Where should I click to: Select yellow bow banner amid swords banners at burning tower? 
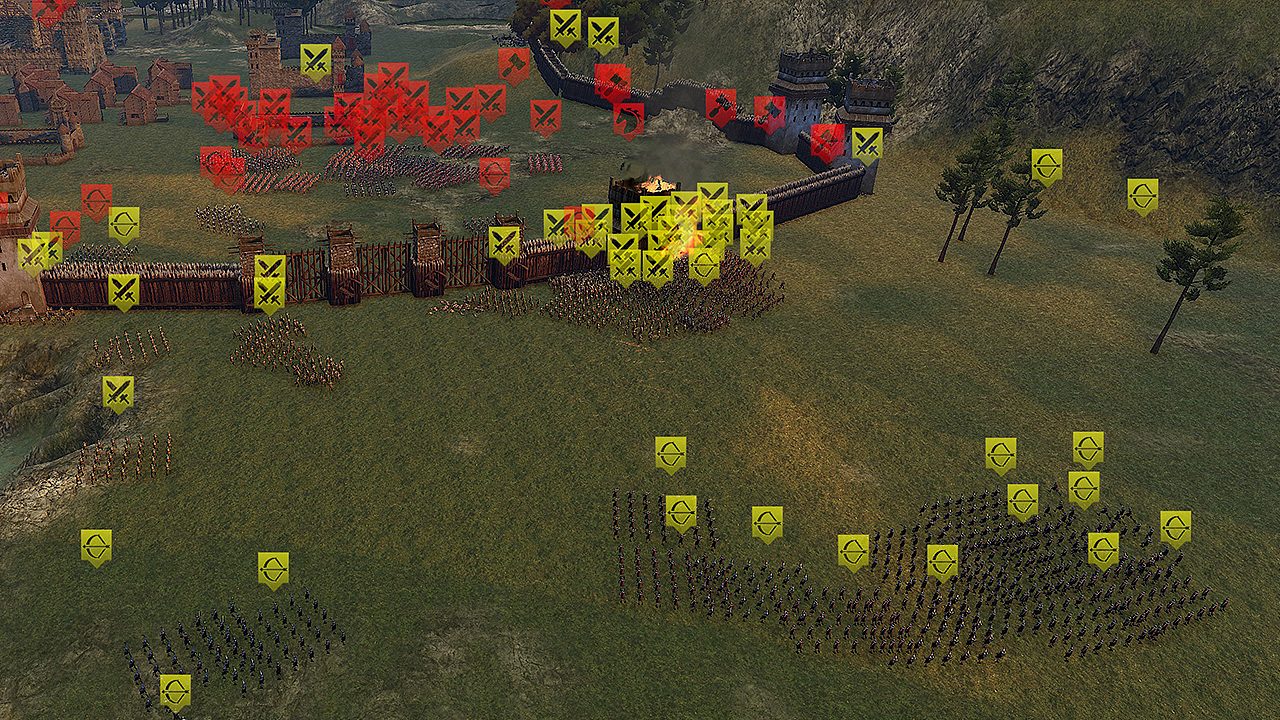[704, 263]
